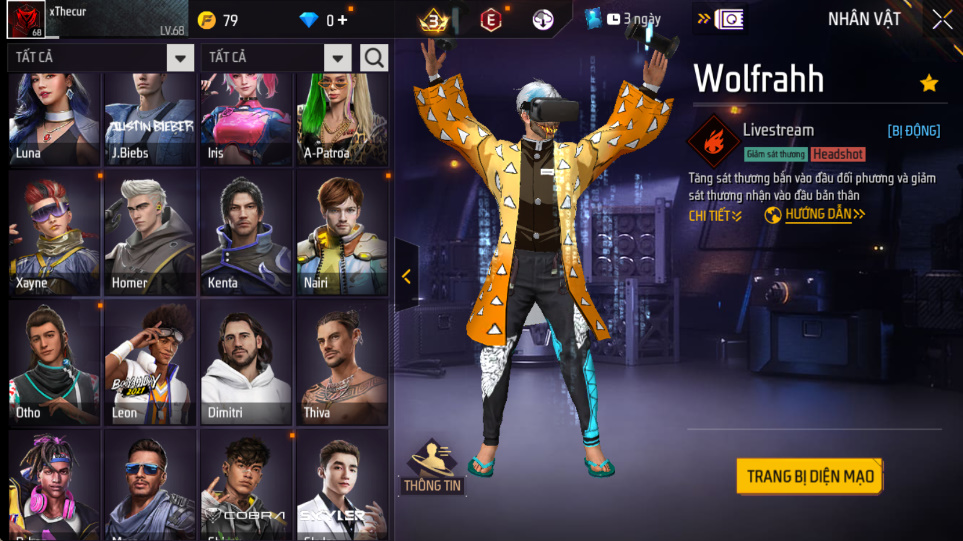Open the HƯỚNG DẪN skill guide
Viewport: 963px width, 541px height.
(815, 215)
